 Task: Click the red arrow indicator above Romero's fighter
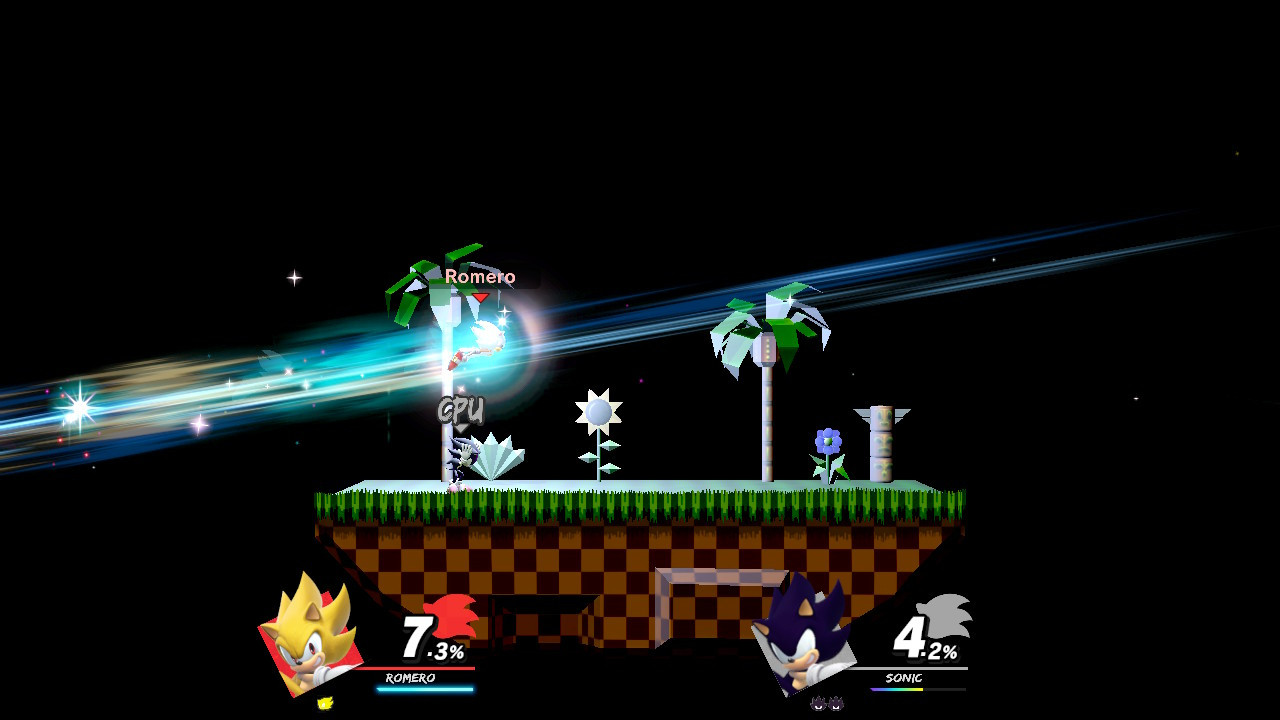click(x=481, y=296)
